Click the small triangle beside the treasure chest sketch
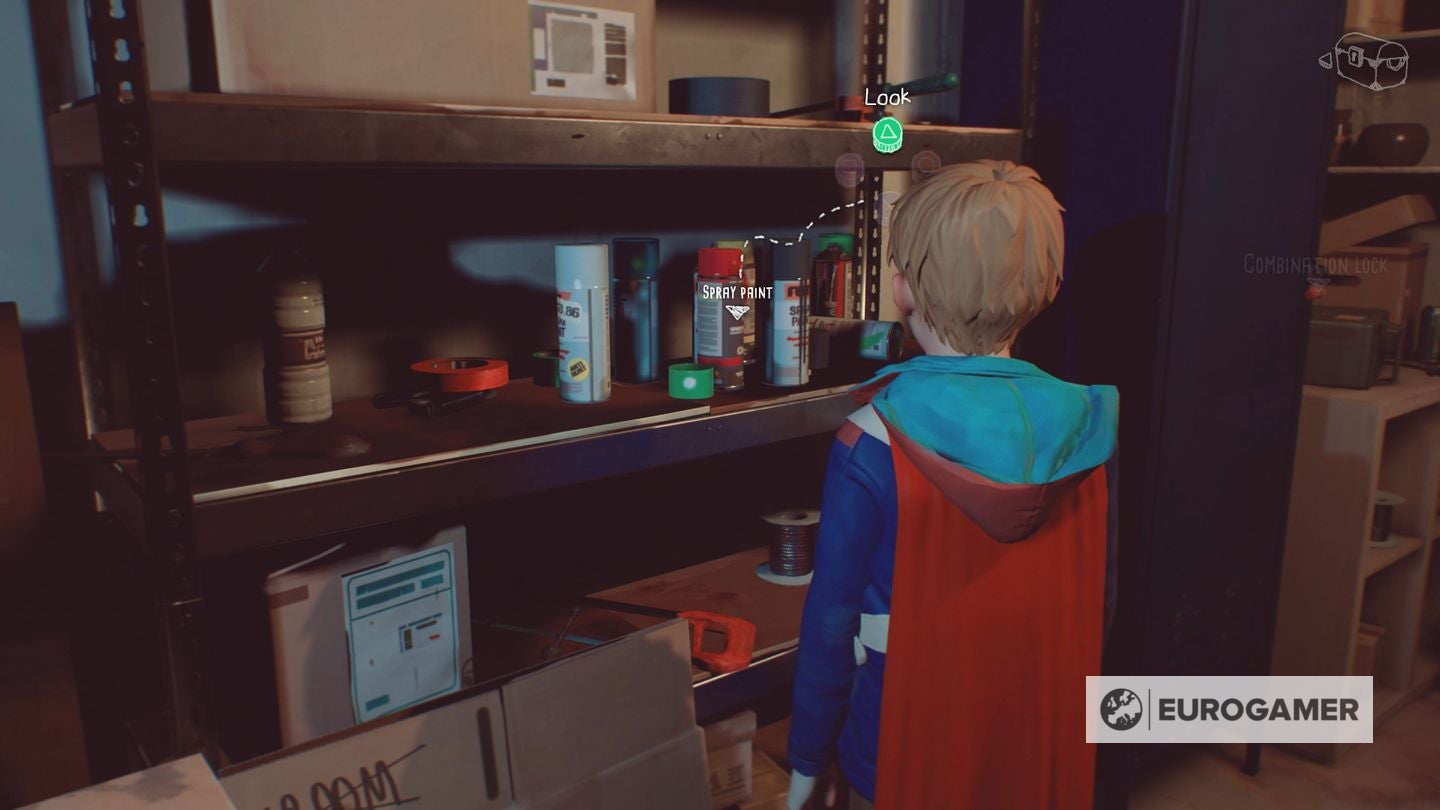This screenshot has width=1440, height=810. coord(1326,58)
